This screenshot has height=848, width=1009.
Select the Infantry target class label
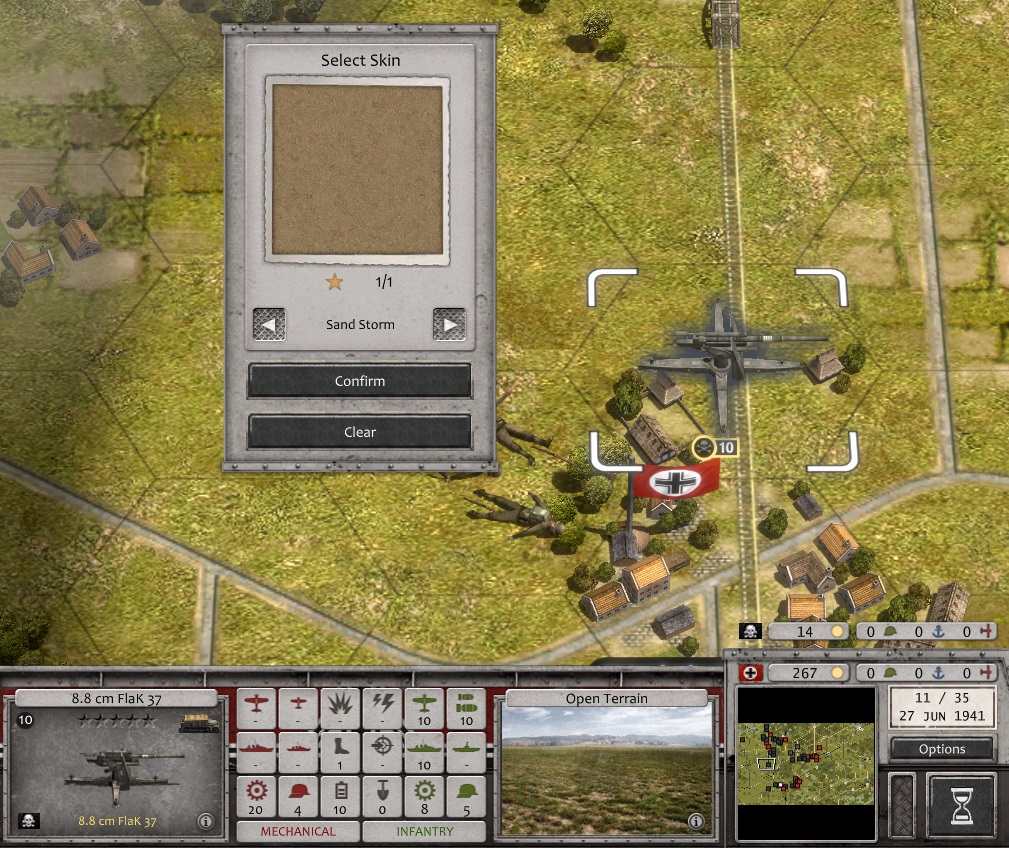(424, 831)
